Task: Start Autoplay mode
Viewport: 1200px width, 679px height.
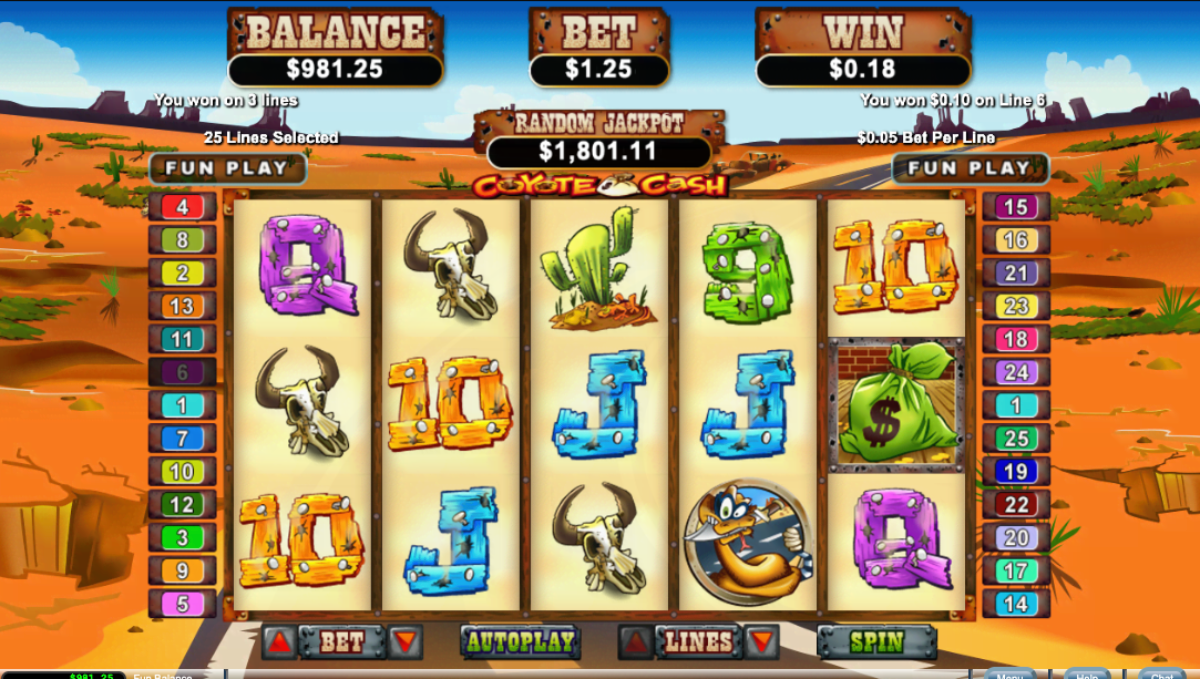Action: 520,642
